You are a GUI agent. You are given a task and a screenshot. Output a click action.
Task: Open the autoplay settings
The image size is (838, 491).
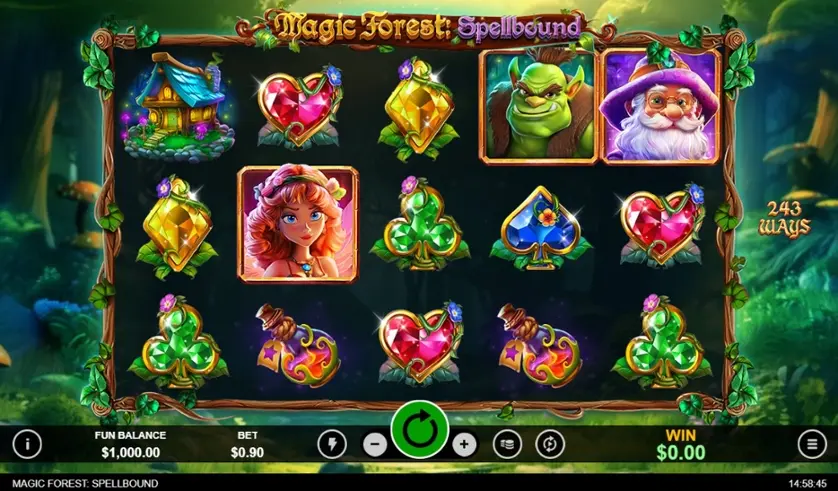click(x=550, y=444)
